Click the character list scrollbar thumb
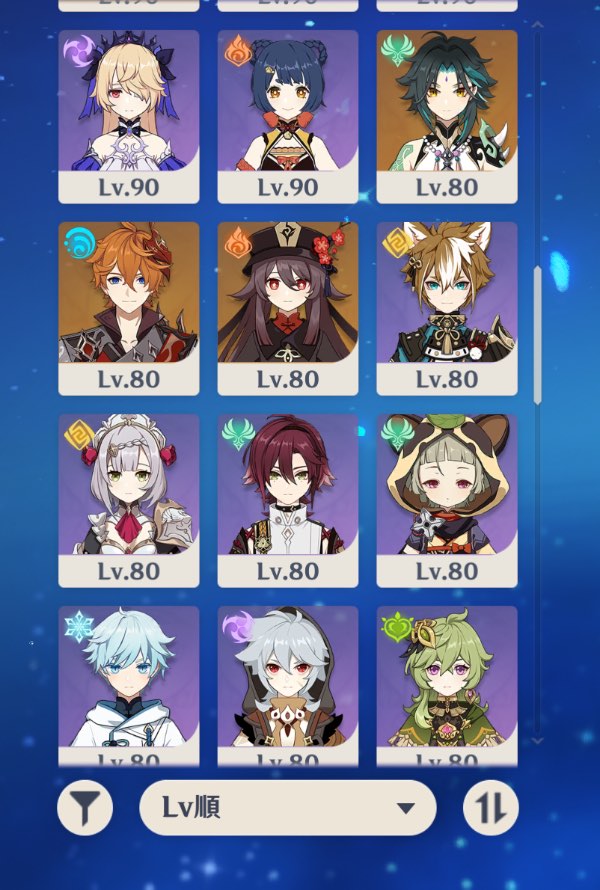 pos(537,335)
